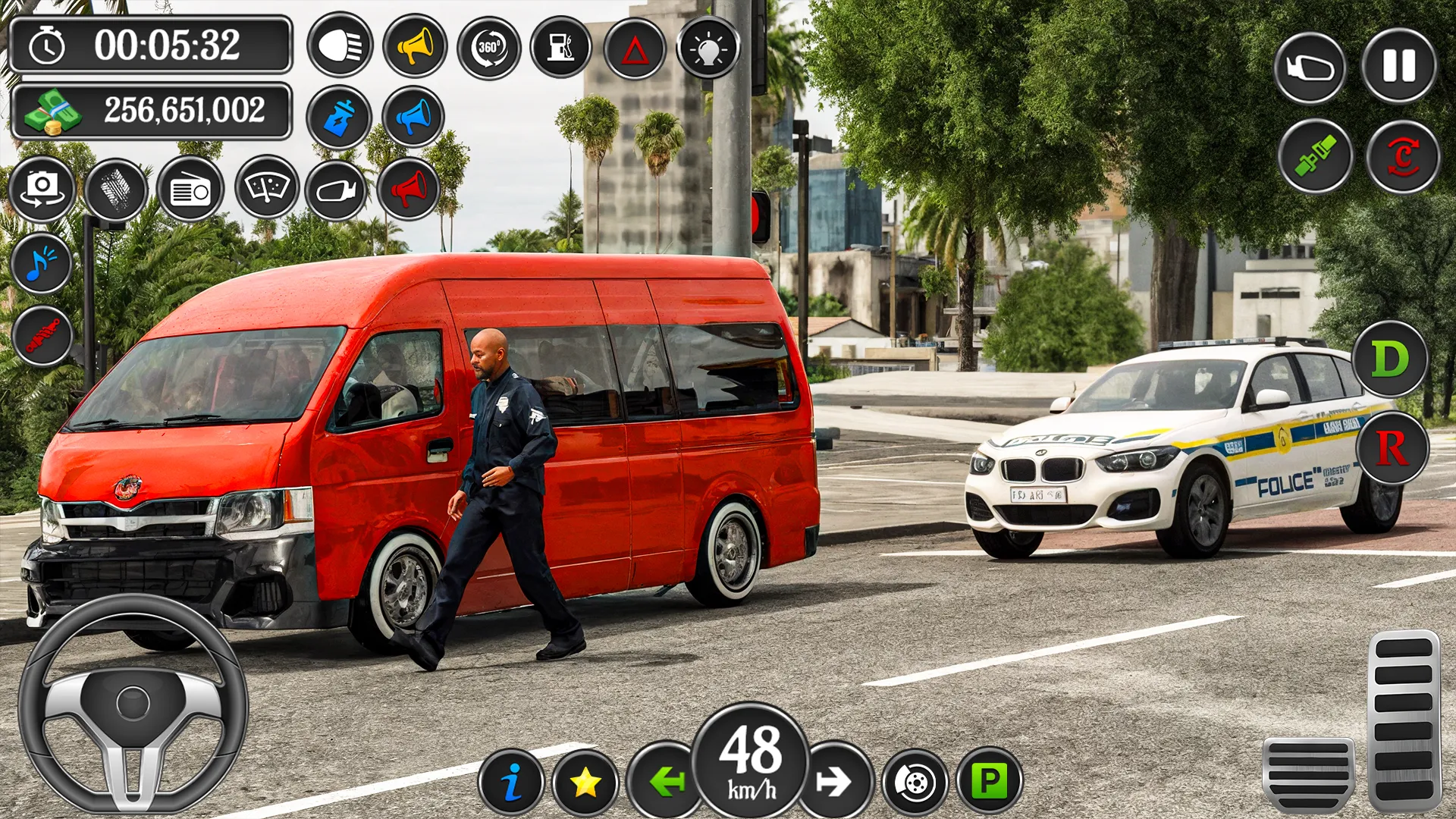Toggle the music note sound option
This screenshot has height=819, width=1456.
click(42, 264)
